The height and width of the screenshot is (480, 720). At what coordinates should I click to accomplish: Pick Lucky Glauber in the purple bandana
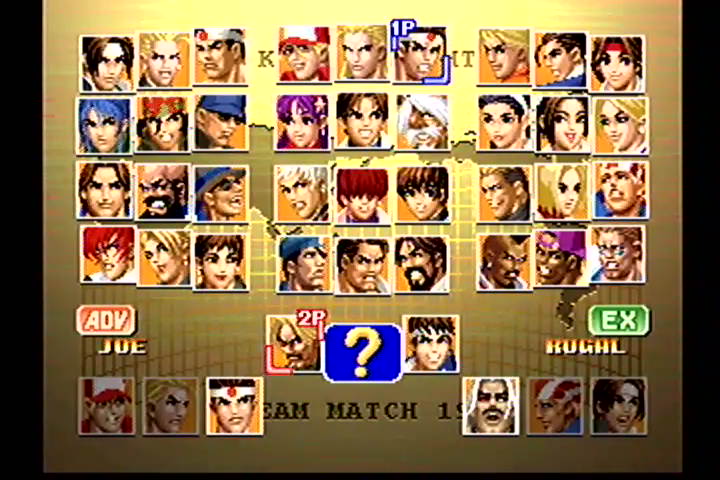pyautogui.click(x=561, y=260)
